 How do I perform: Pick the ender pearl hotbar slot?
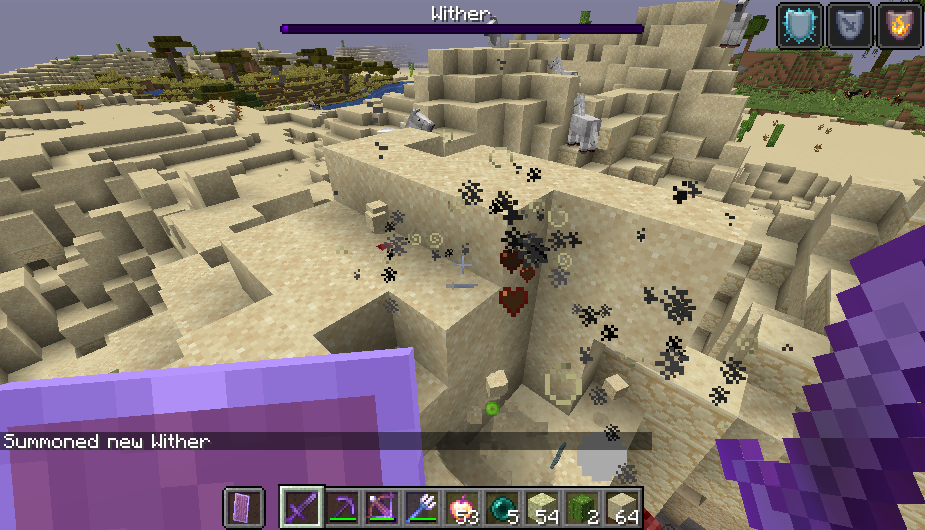501,508
